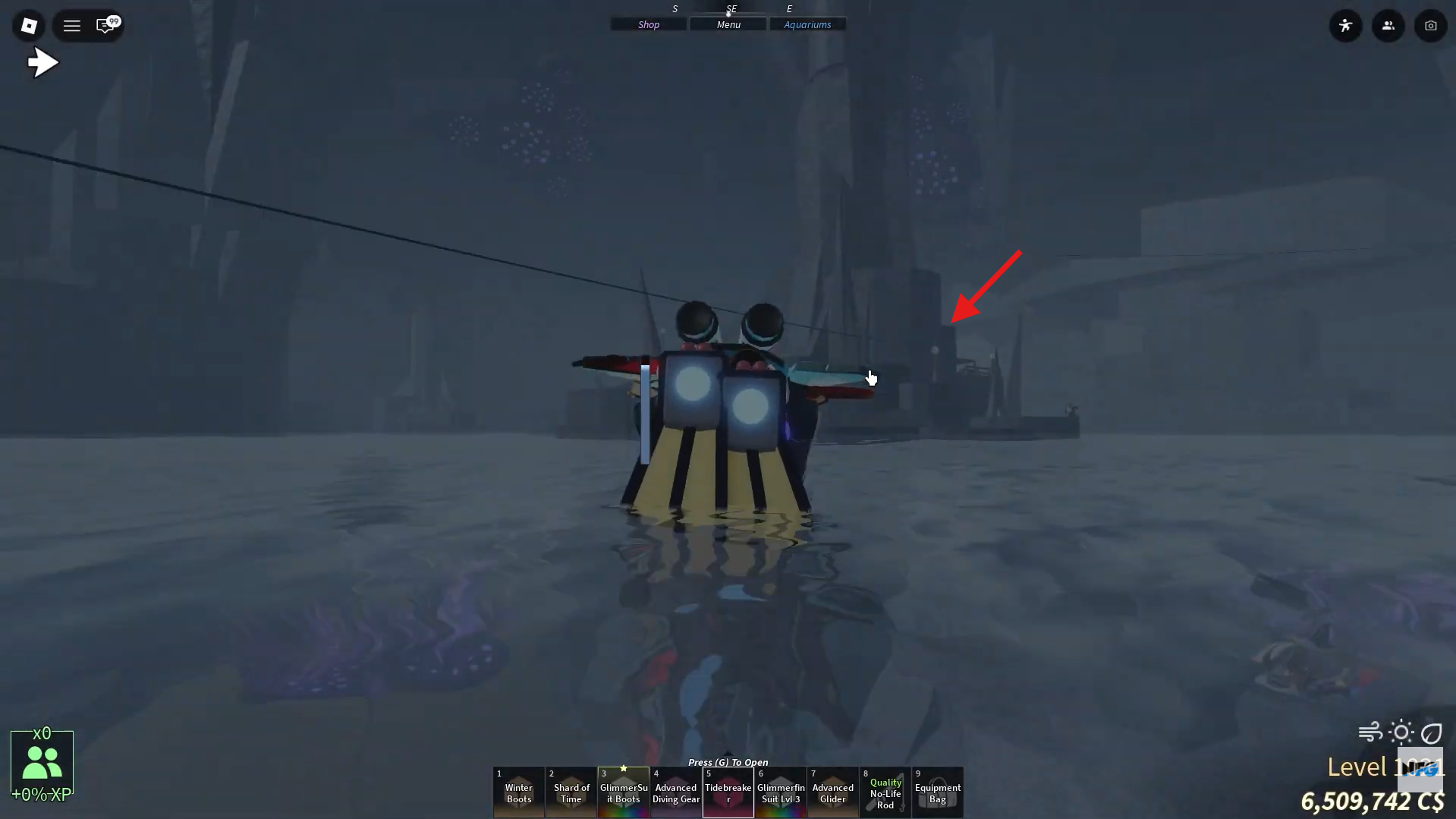Image resolution: width=1456 pixels, height=819 pixels.
Task: Select the GlimmerSuit Boots in slot 3
Action: [x=623, y=792]
